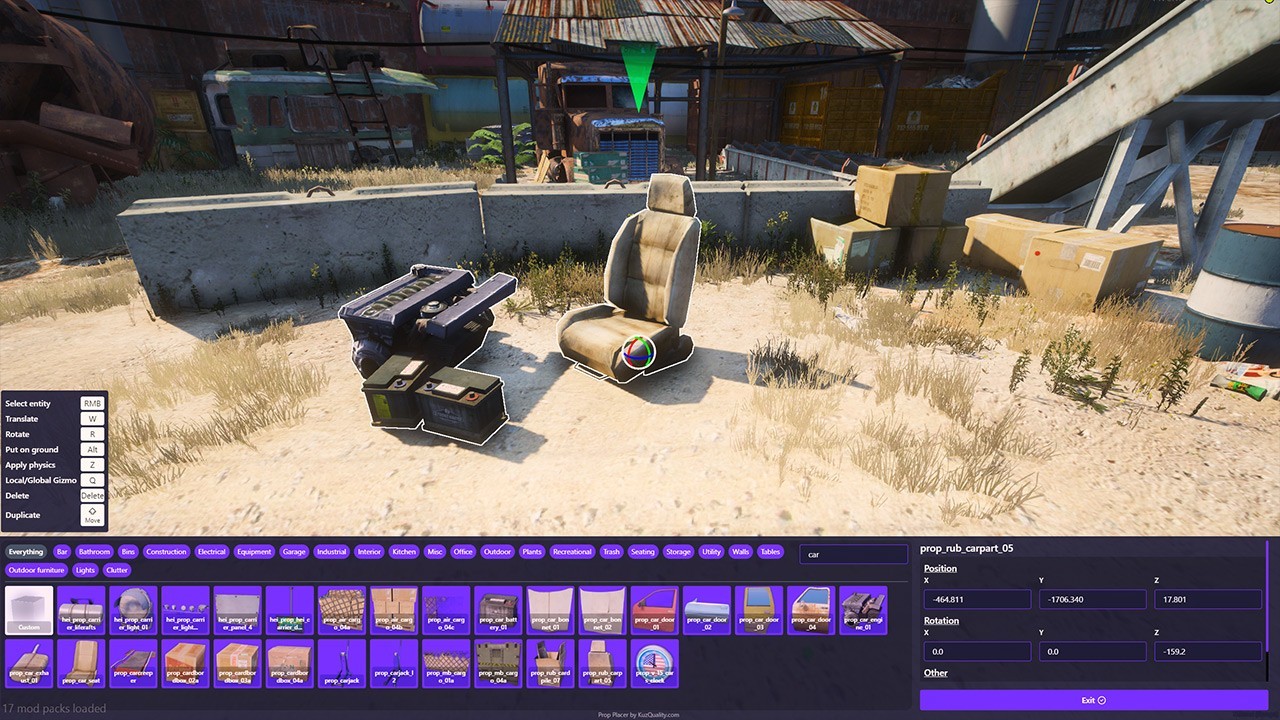Choose the Industrial category filter

[331, 552]
